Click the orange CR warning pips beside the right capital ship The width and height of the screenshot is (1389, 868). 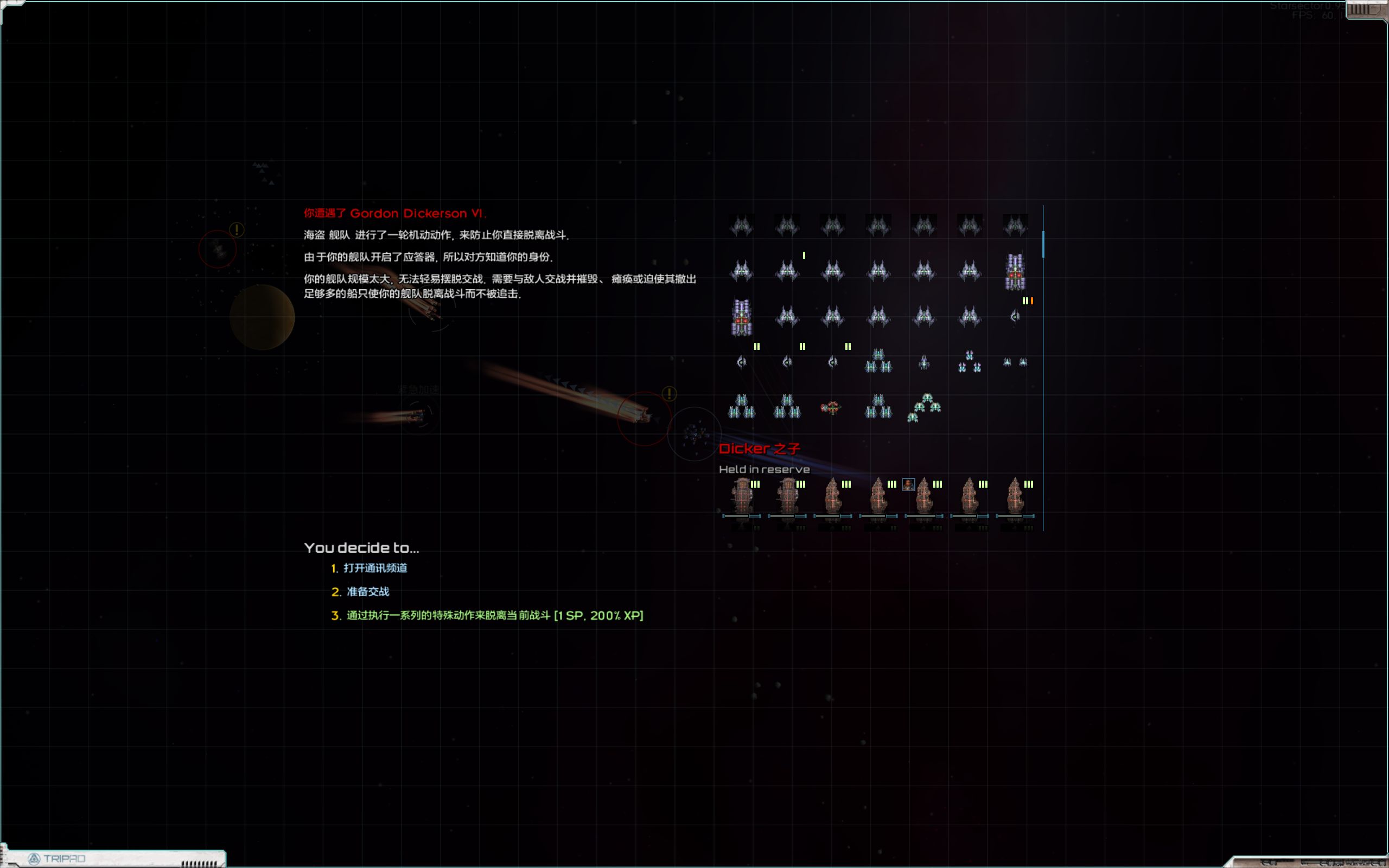[x=1031, y=301]
